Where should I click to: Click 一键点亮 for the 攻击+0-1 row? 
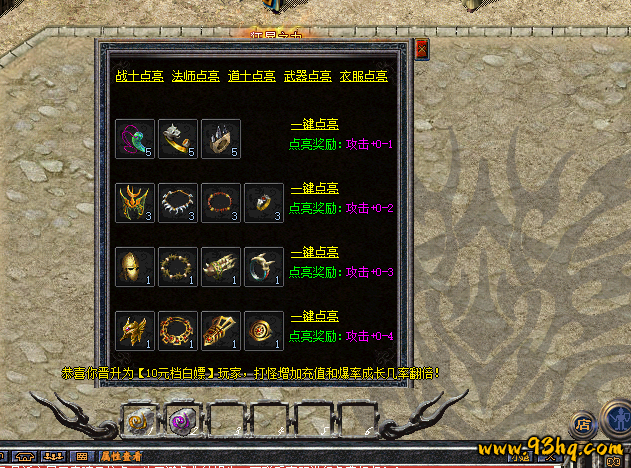point(314,125)
